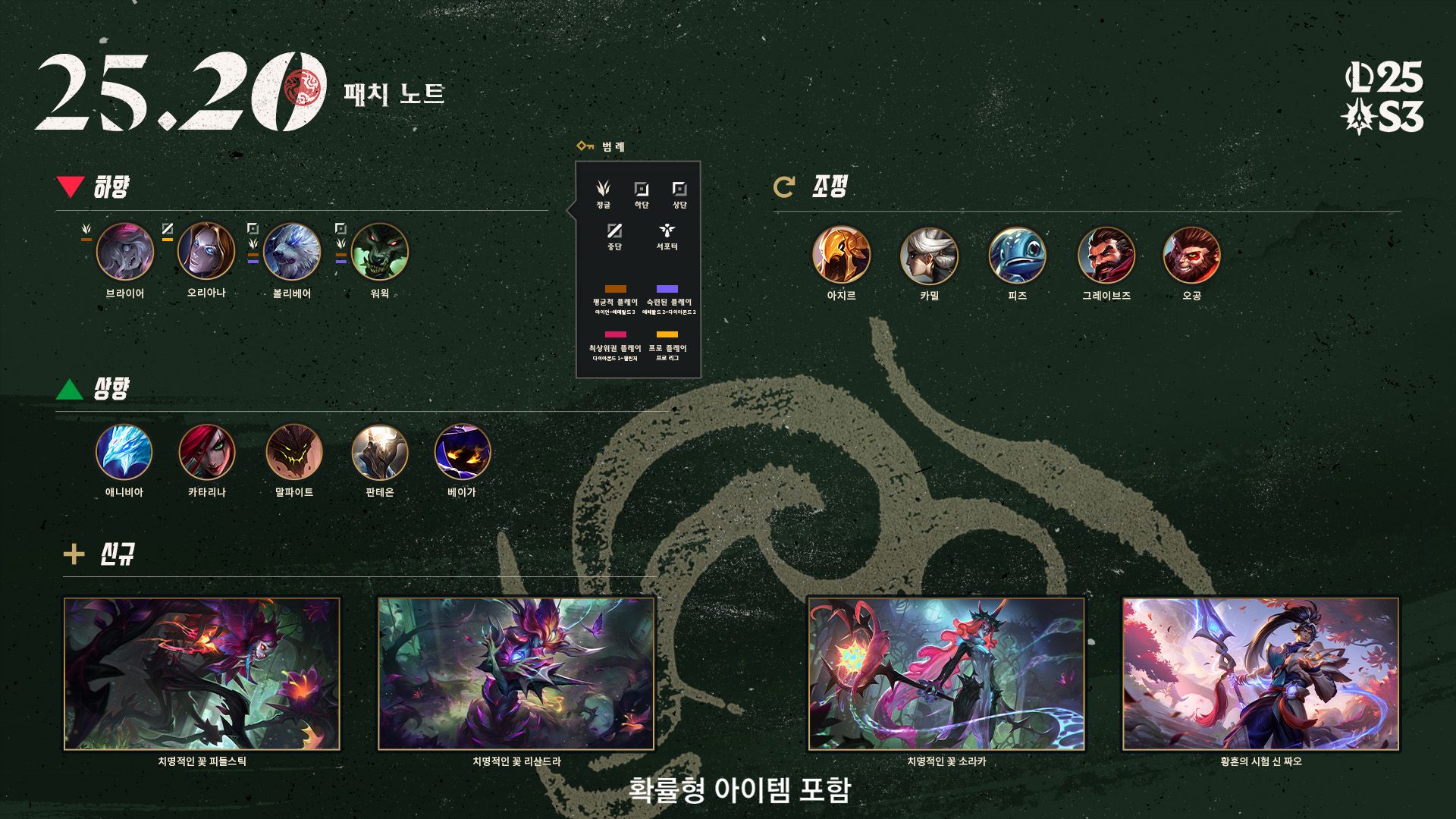This screenshot has height=819, width=1456.
Task: Select the 그레이브즈 portrait
Action: click(1106, 256)
